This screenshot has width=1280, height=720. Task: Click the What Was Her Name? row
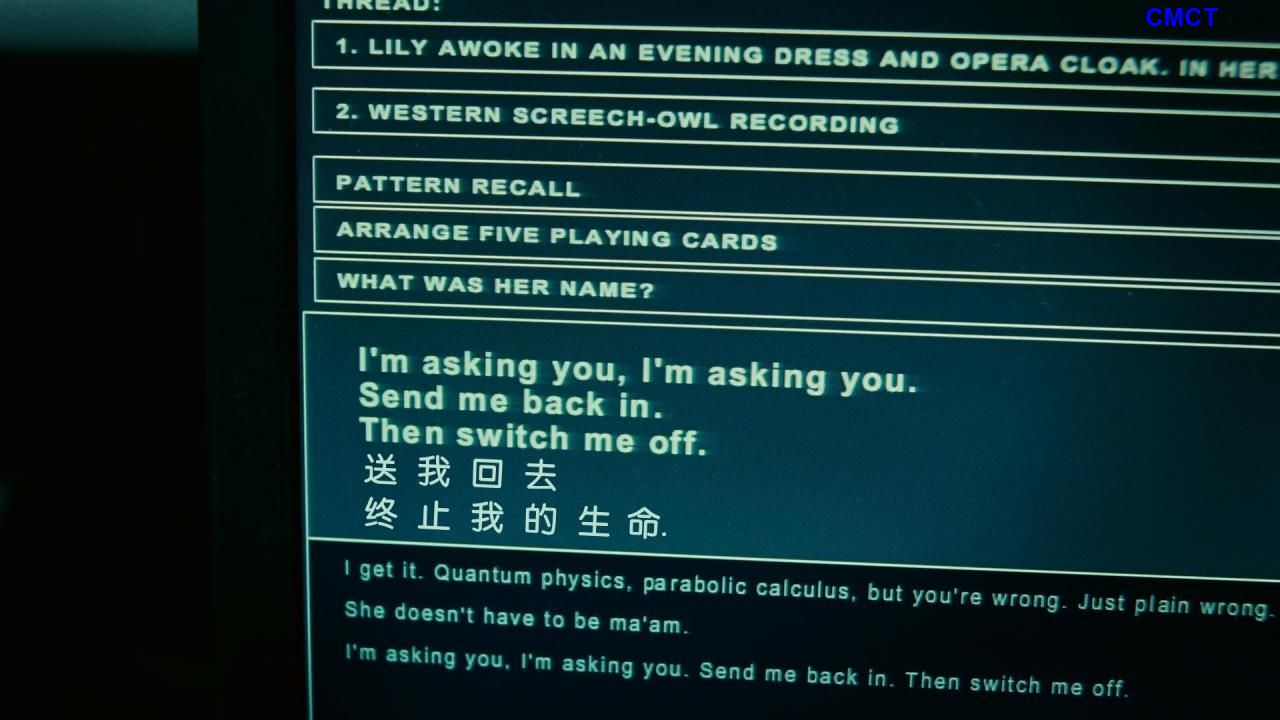click(495, 286)
